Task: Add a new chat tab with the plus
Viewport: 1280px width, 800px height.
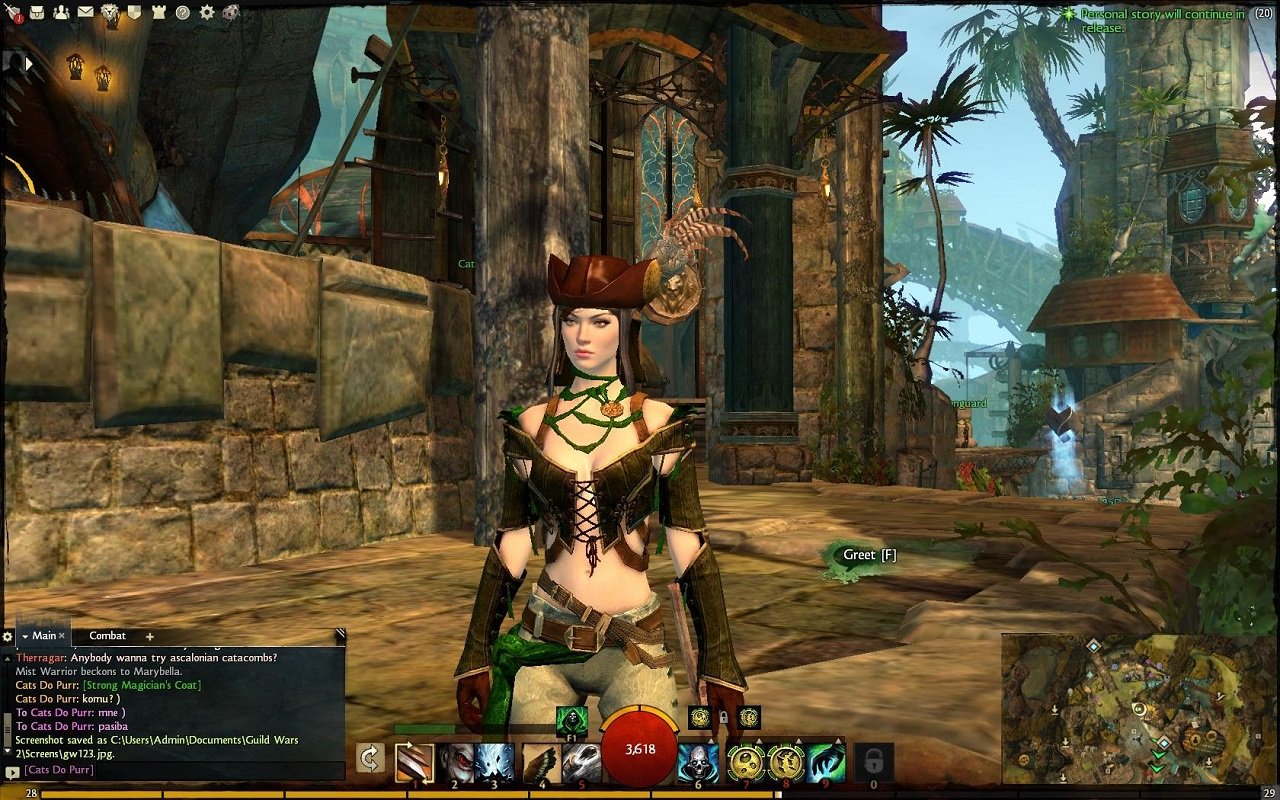Action: tap(148, 636)
